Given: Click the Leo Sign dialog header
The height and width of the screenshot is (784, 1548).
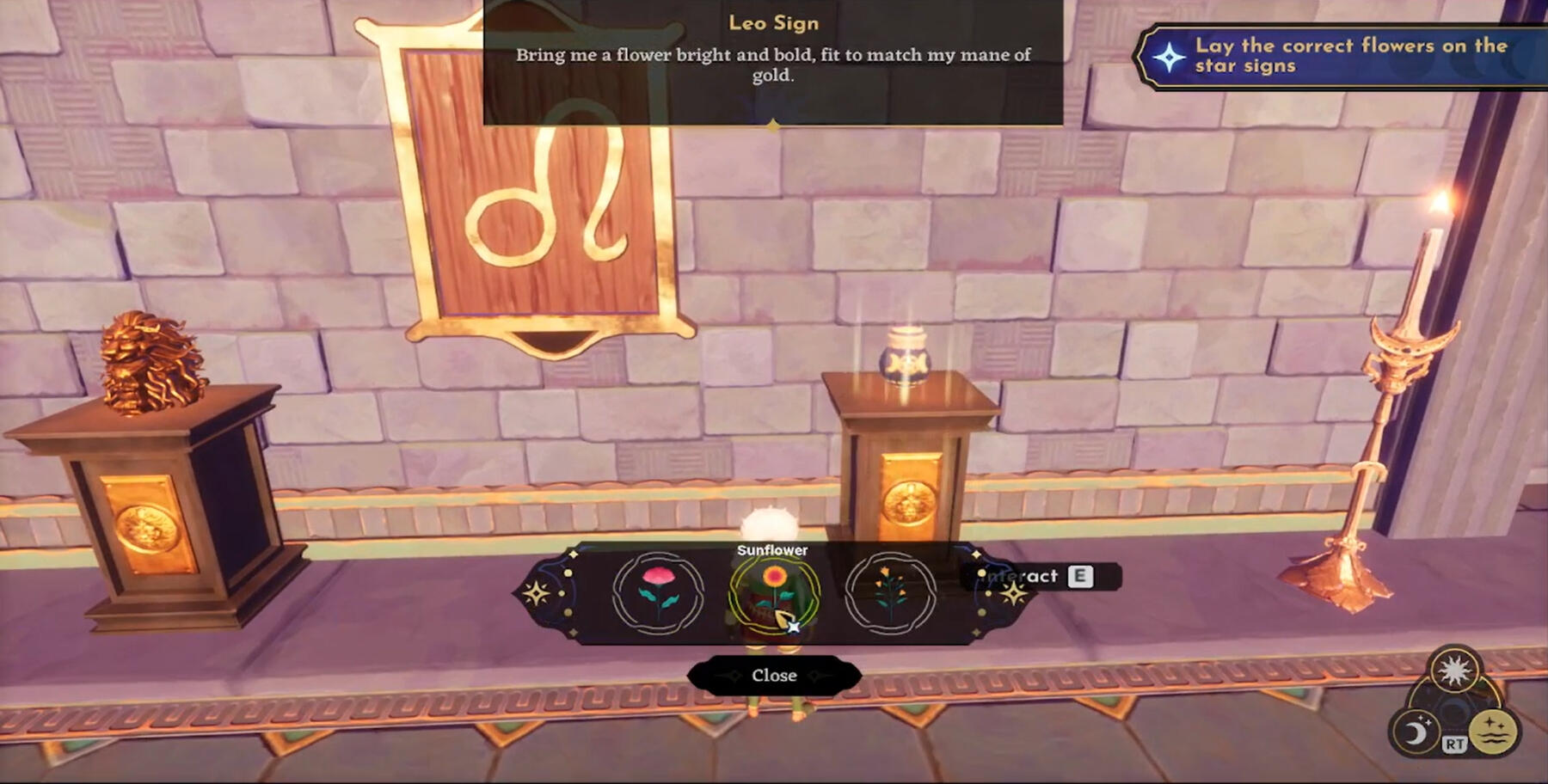Looking at the screenshot, I should (x=772, y=23).
